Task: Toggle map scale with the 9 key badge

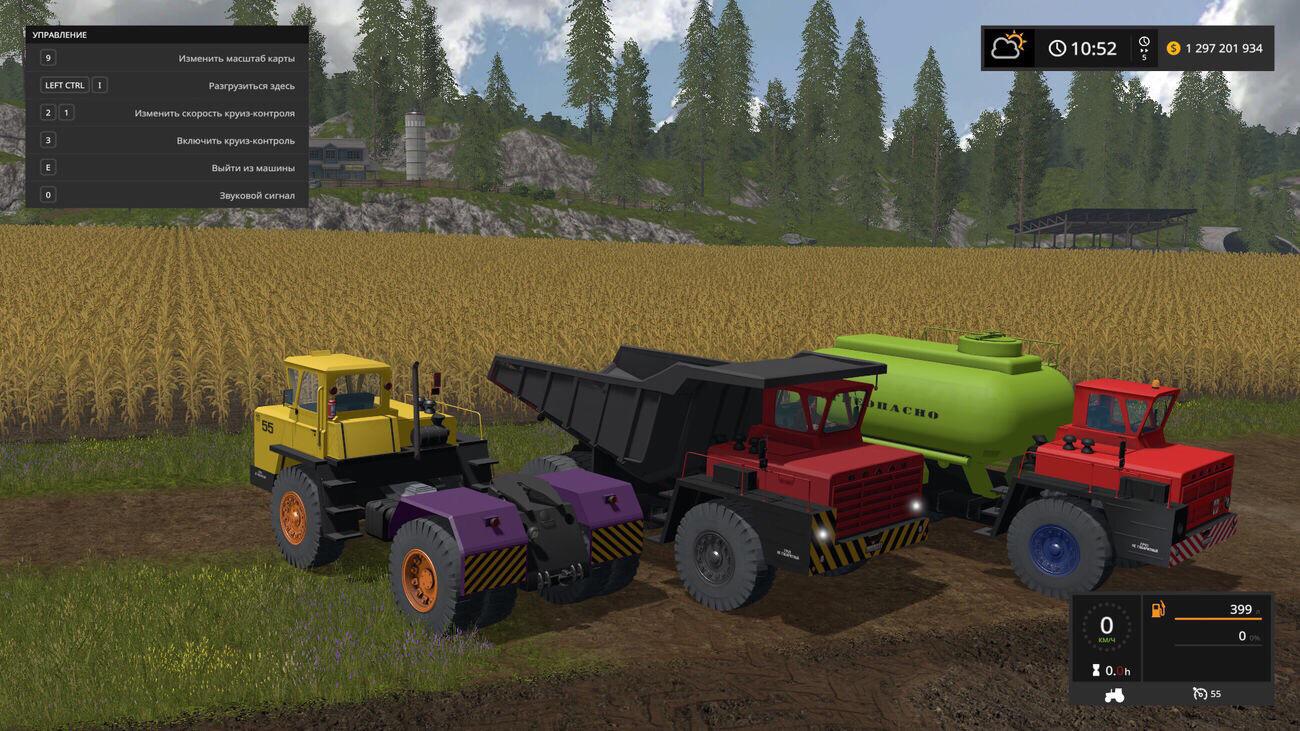Action: (46, 57)
